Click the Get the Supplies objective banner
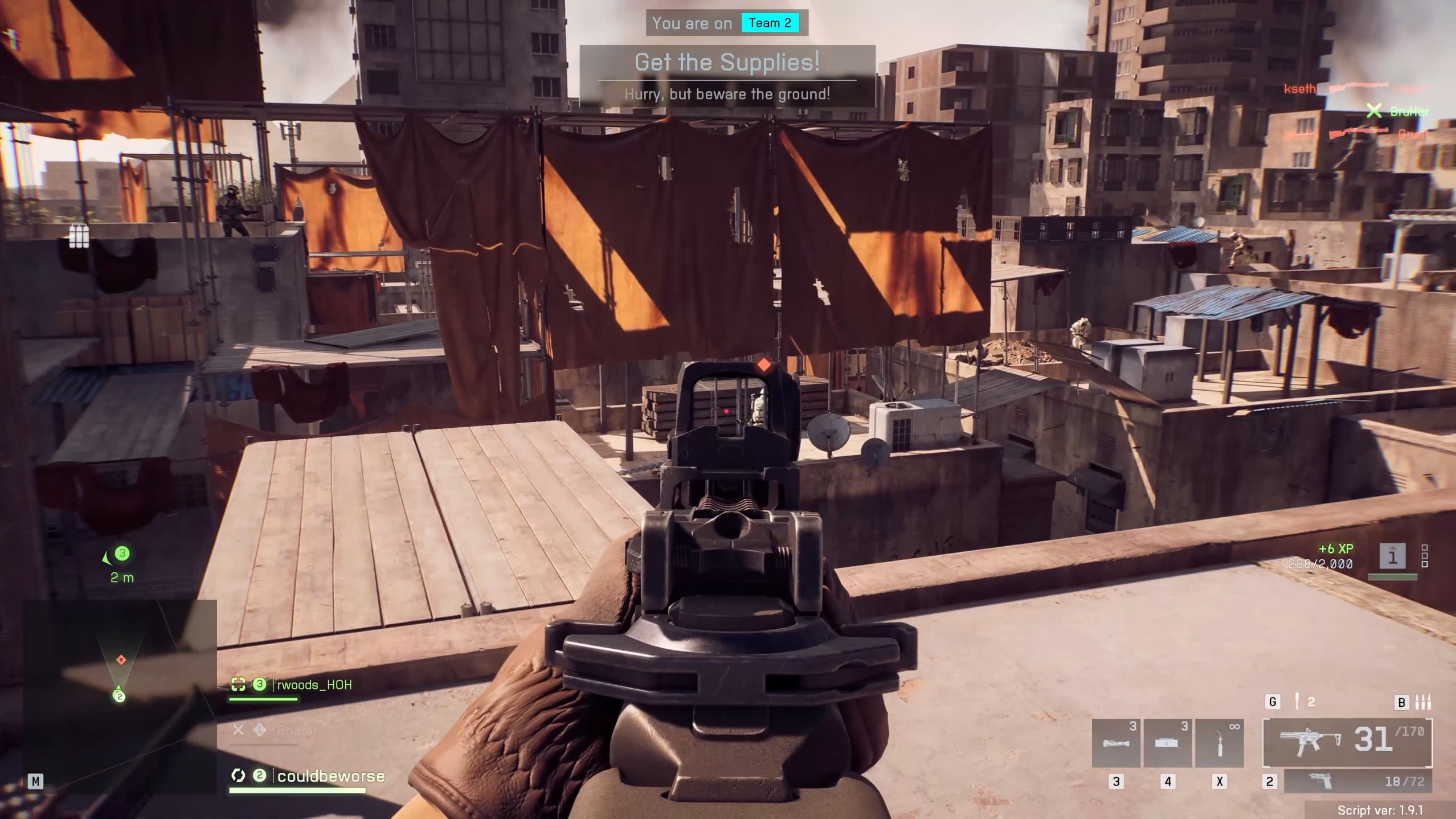The height and width of the screenshot is (819, 1456). click(x=727, y=76)
